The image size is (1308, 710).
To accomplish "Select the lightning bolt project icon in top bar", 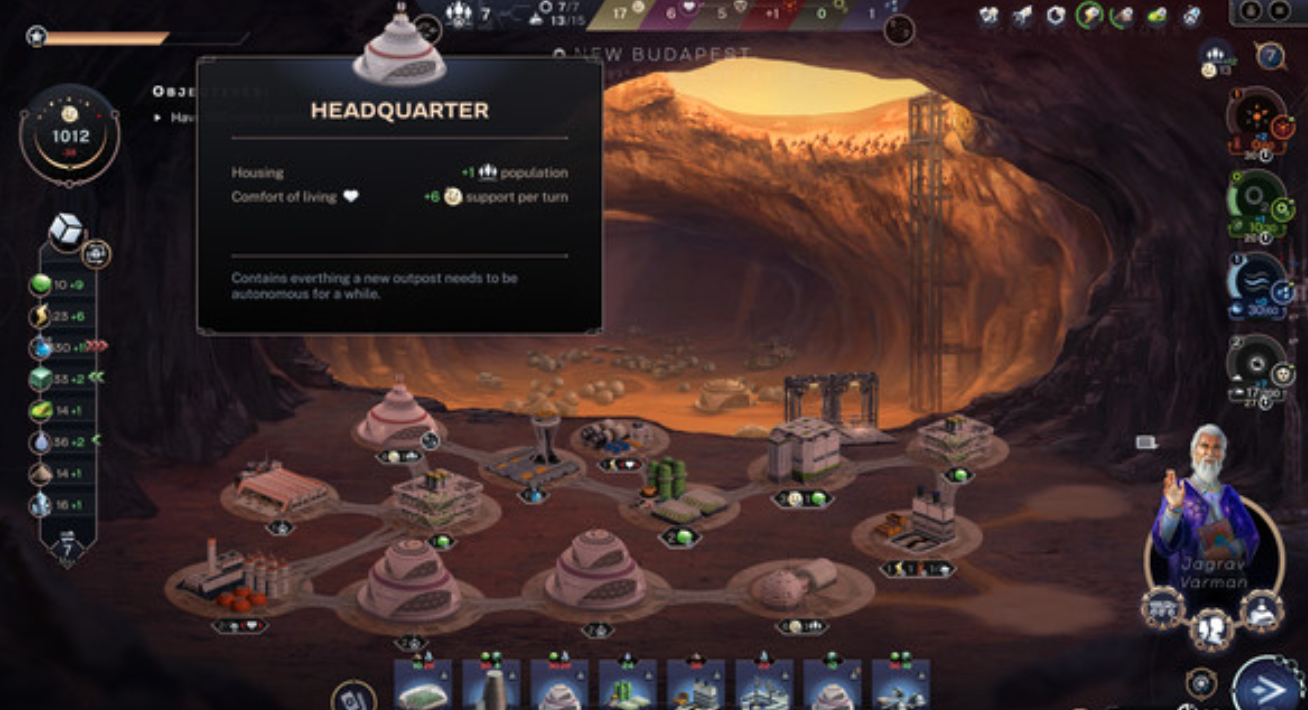I will (1089, 15).
